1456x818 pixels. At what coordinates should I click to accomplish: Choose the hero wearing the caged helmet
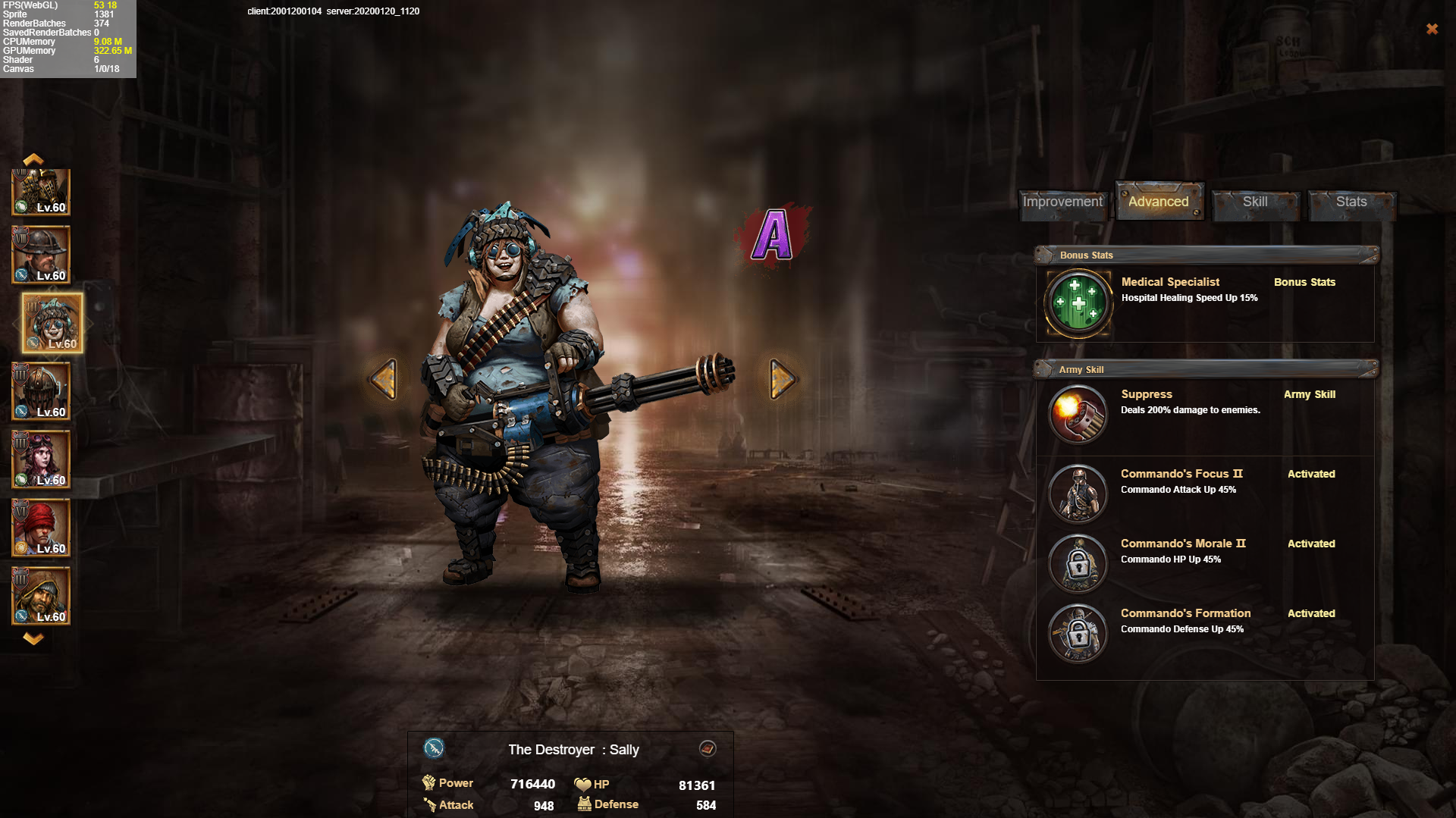click(41, 391)
